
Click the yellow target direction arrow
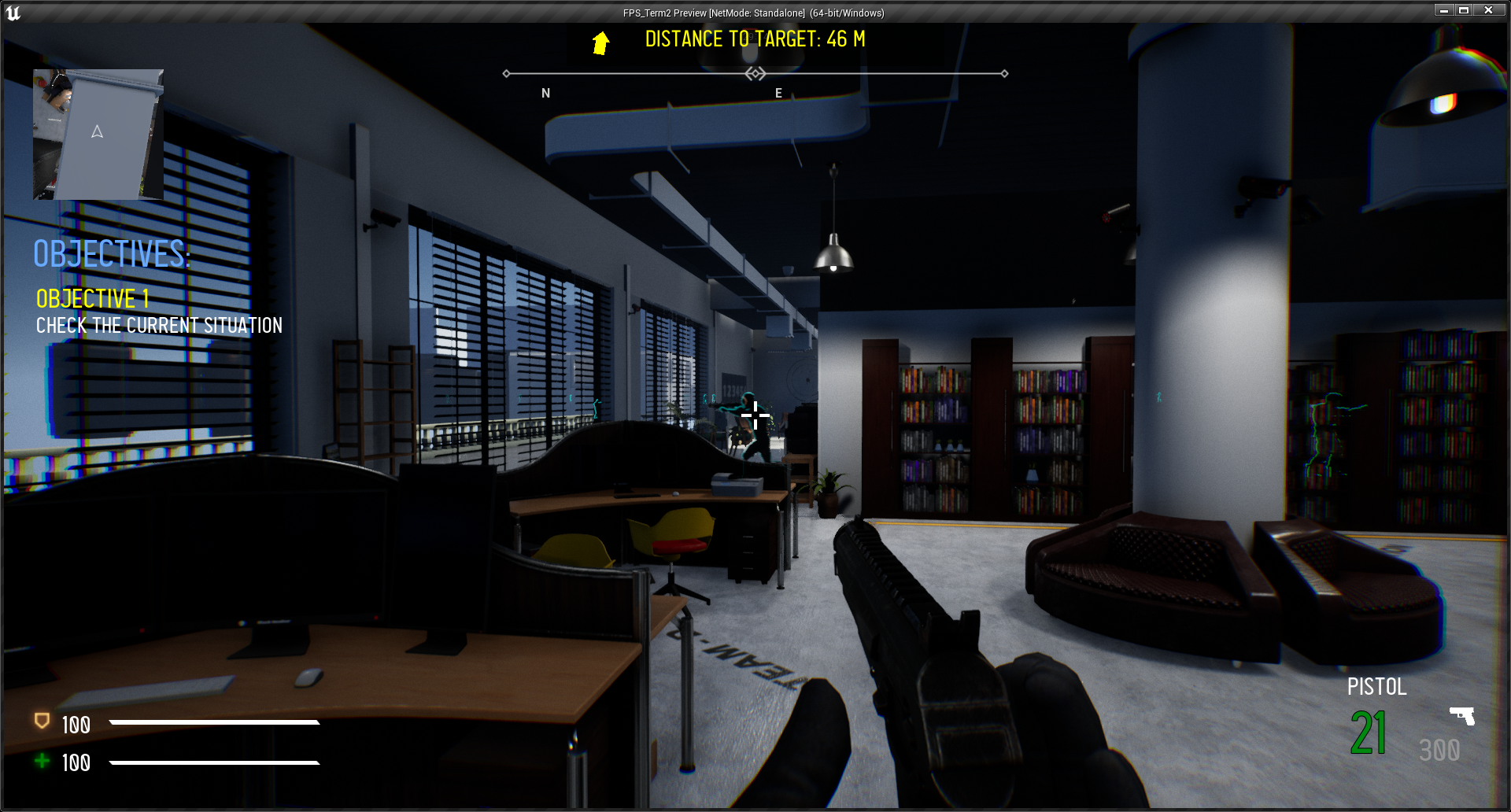pos(601,42)
